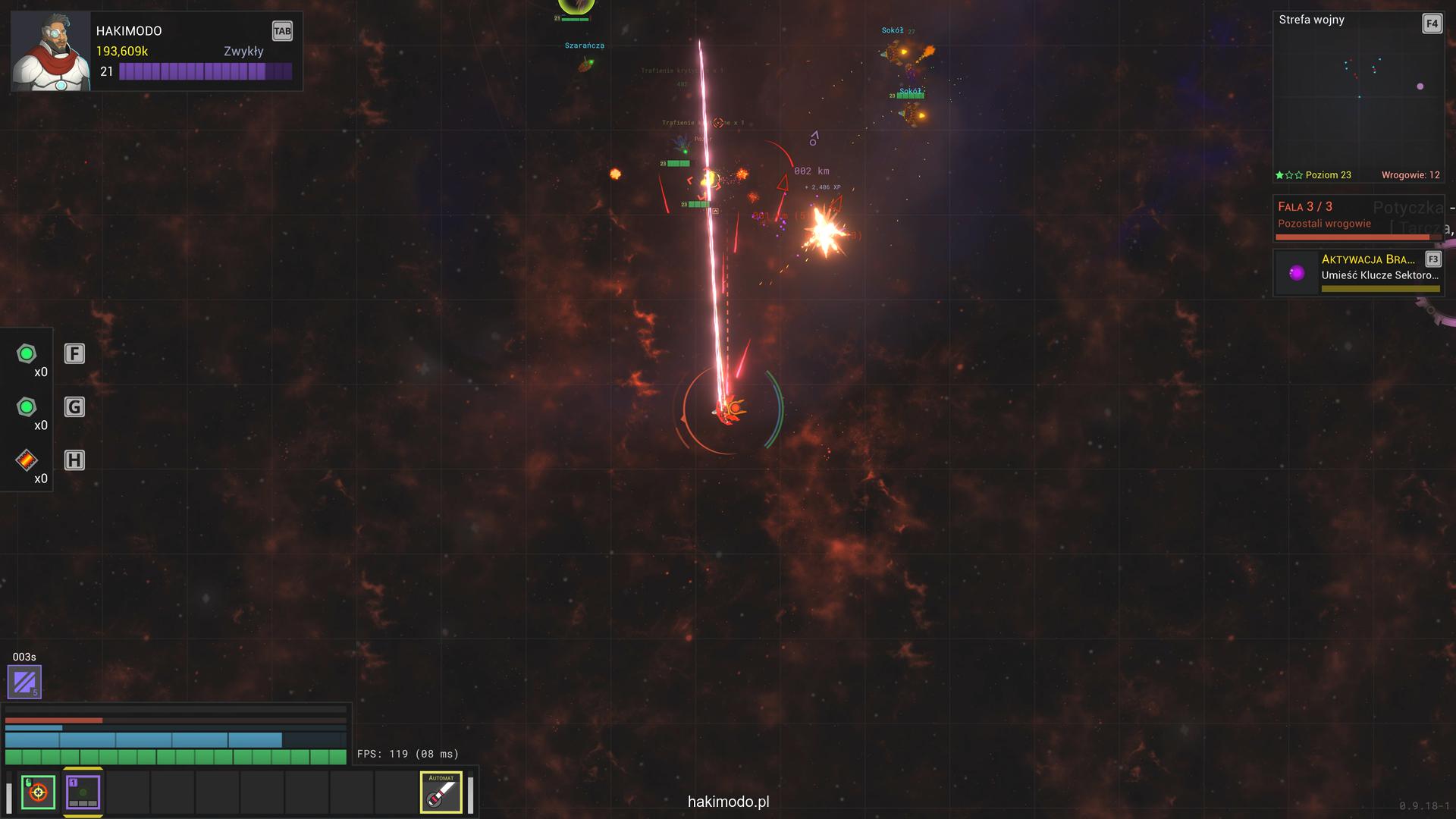This screenshot has width=1456, height=819.
Task: Select the Aktywacja Bra... objective tracker
Action: (1357, 273)
